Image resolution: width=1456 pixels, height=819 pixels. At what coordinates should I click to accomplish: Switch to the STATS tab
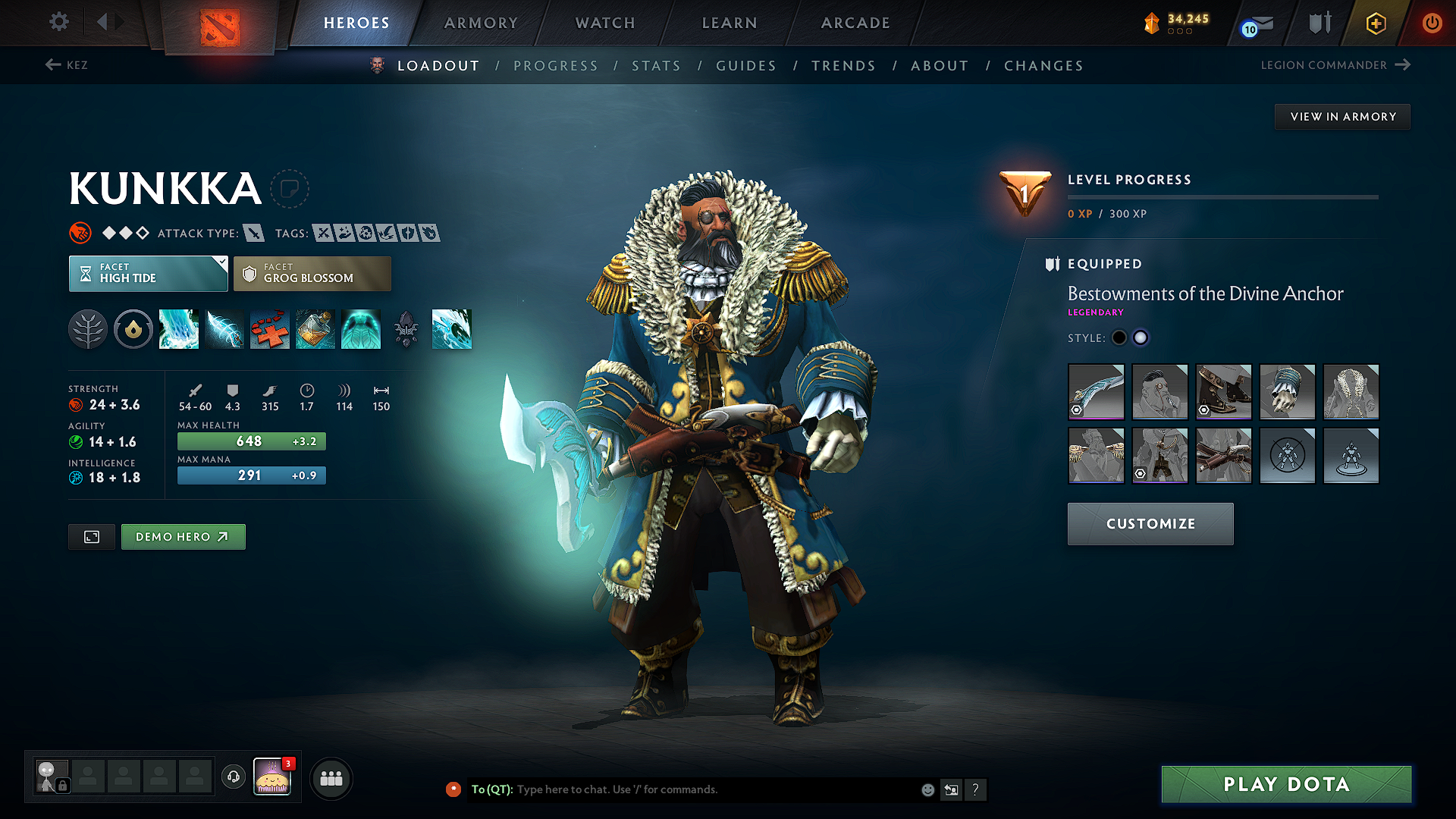click(656, 65)
